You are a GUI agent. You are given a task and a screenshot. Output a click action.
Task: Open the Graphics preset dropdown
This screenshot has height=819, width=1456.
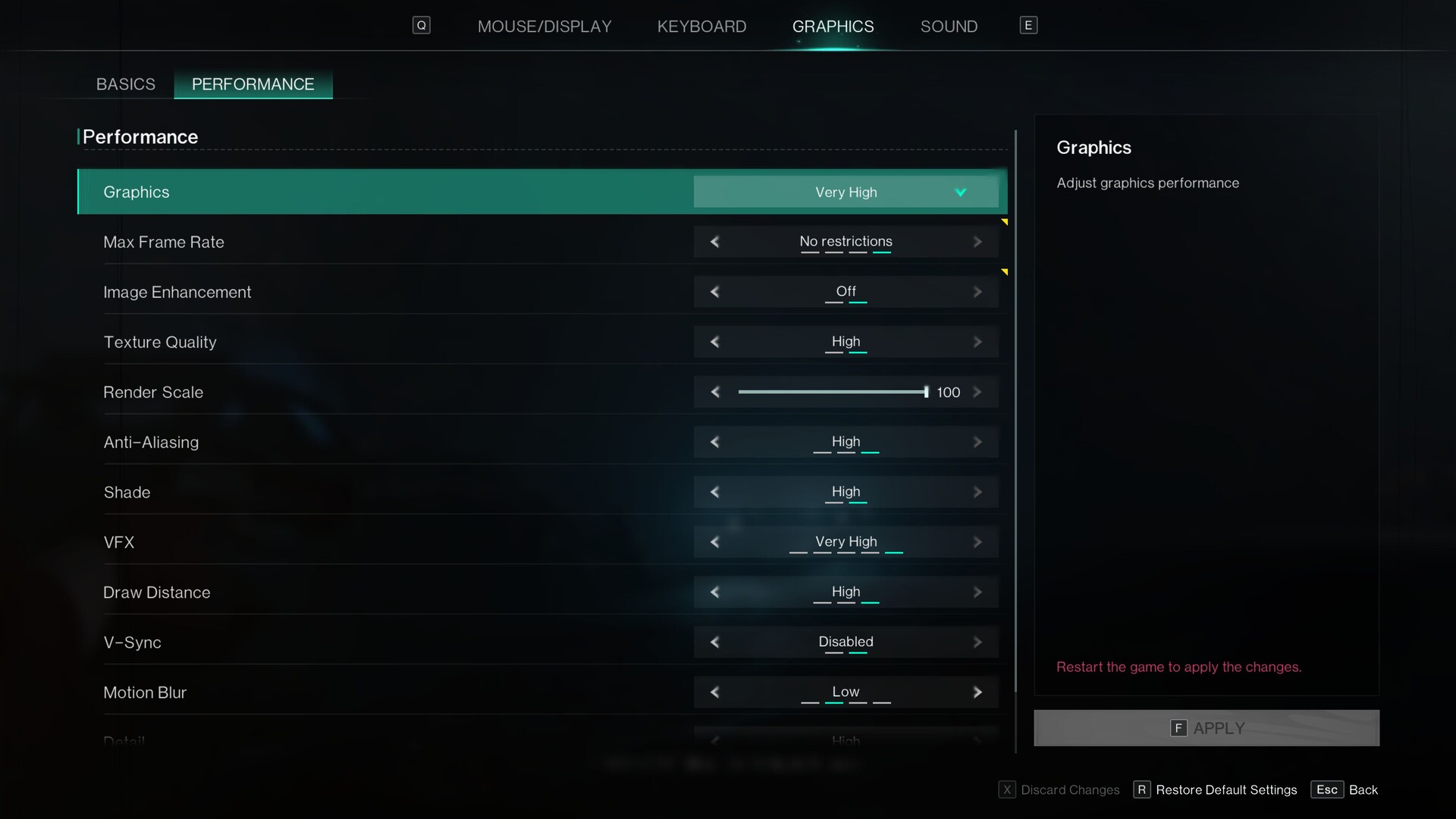[x=846, y=192]
